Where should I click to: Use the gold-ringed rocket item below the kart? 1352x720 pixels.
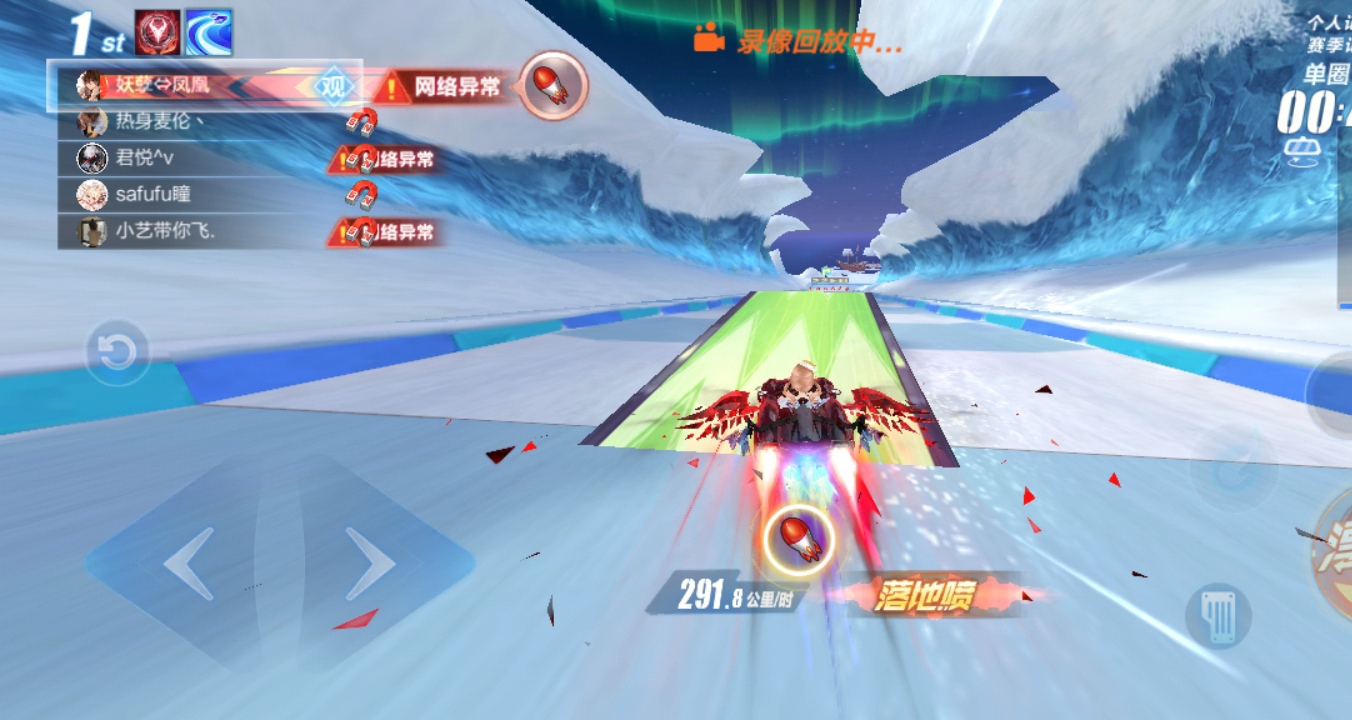pos(799,540)
